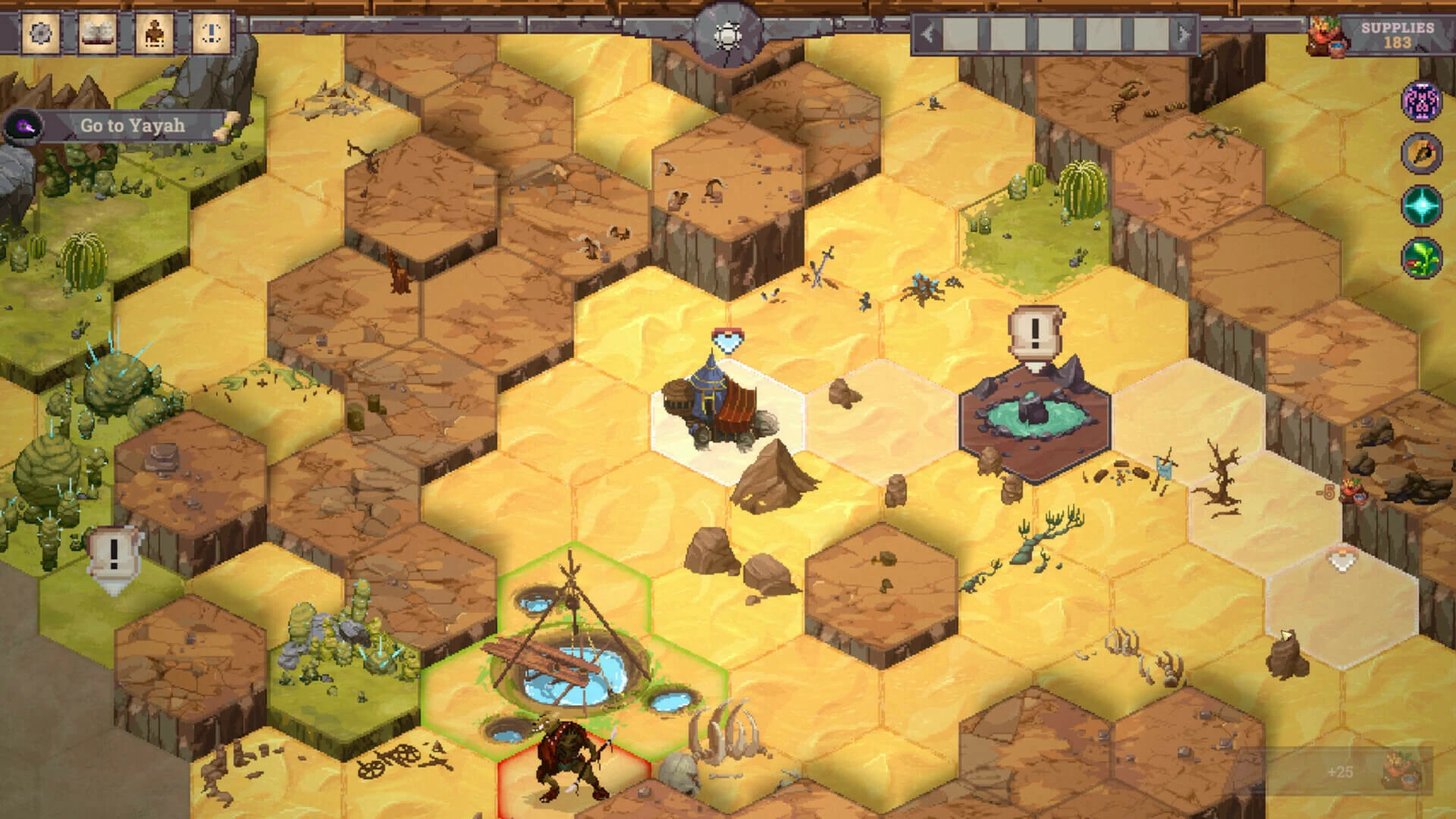This screenshot has width=1456, height=819.
Task: Open the character figure party screen
Action: pos(154,34)
